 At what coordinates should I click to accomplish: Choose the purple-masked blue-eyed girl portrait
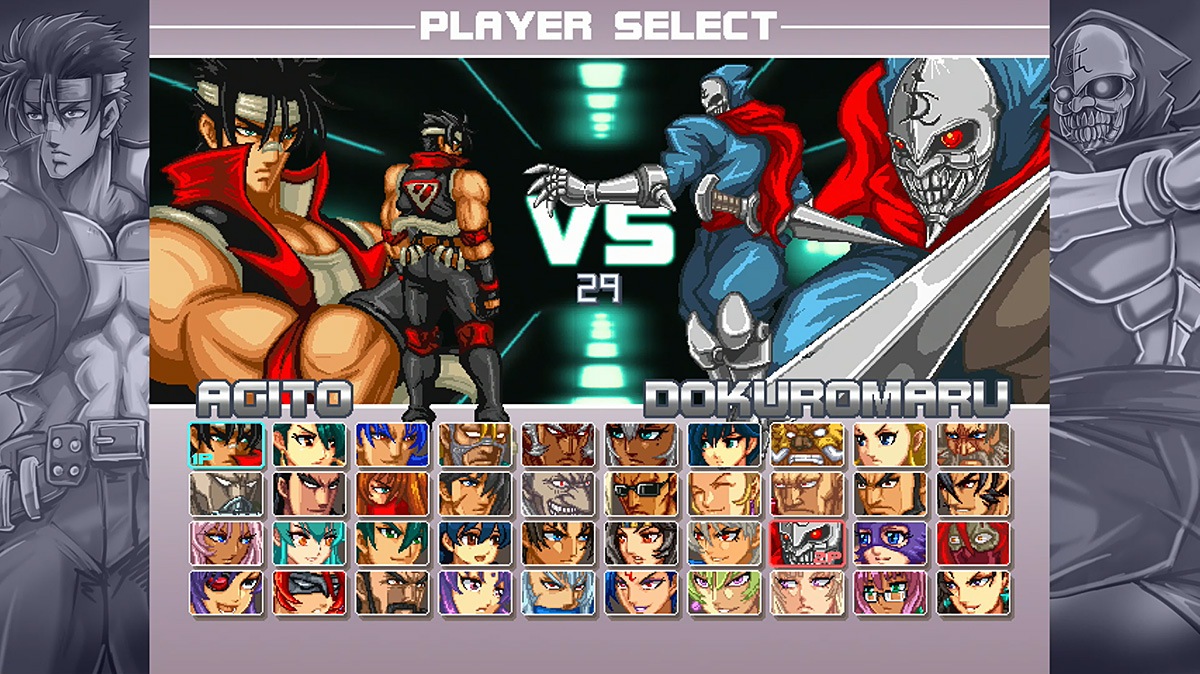(x=890, y=543)
